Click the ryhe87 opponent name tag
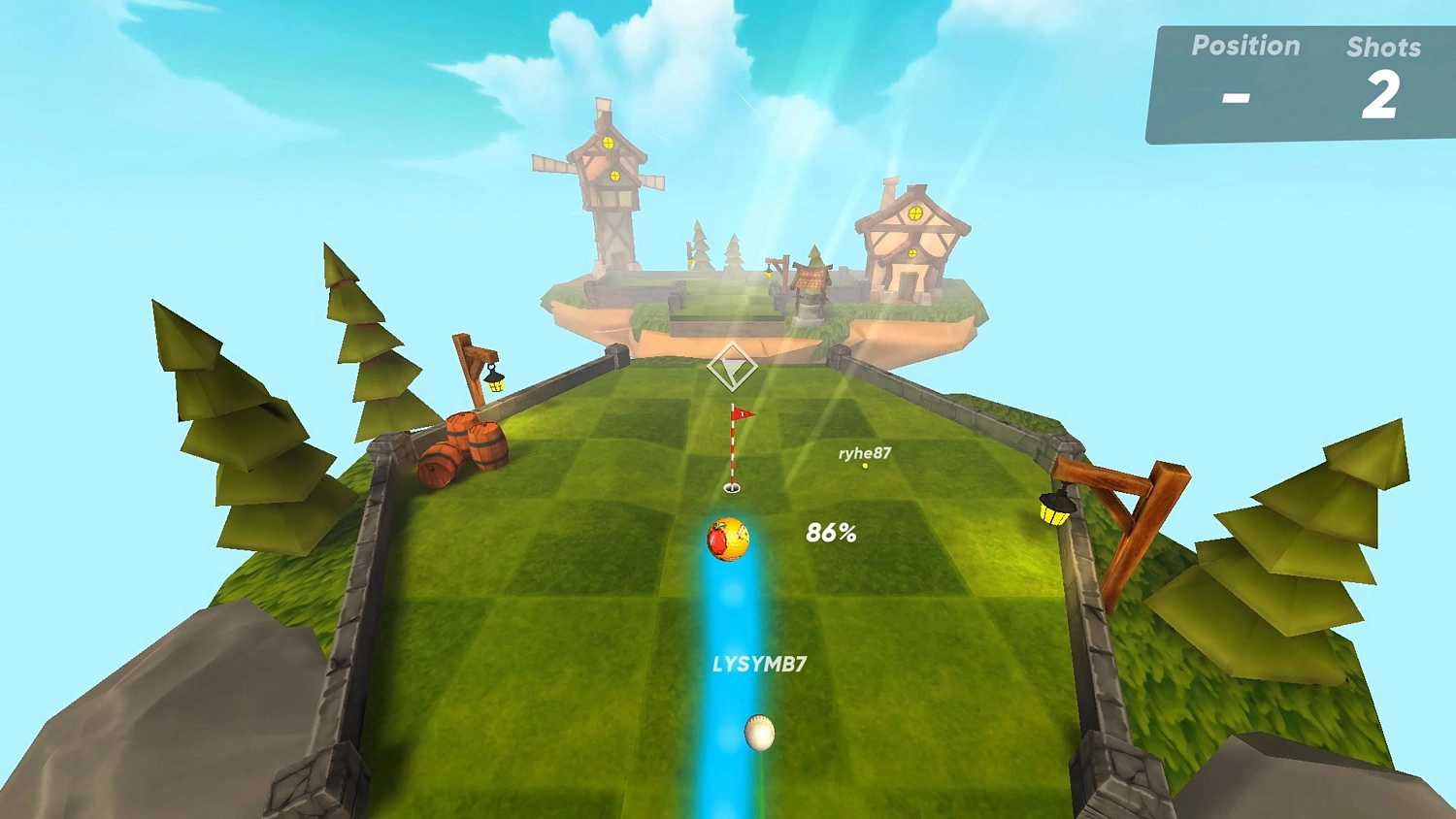 coord(863,452)
